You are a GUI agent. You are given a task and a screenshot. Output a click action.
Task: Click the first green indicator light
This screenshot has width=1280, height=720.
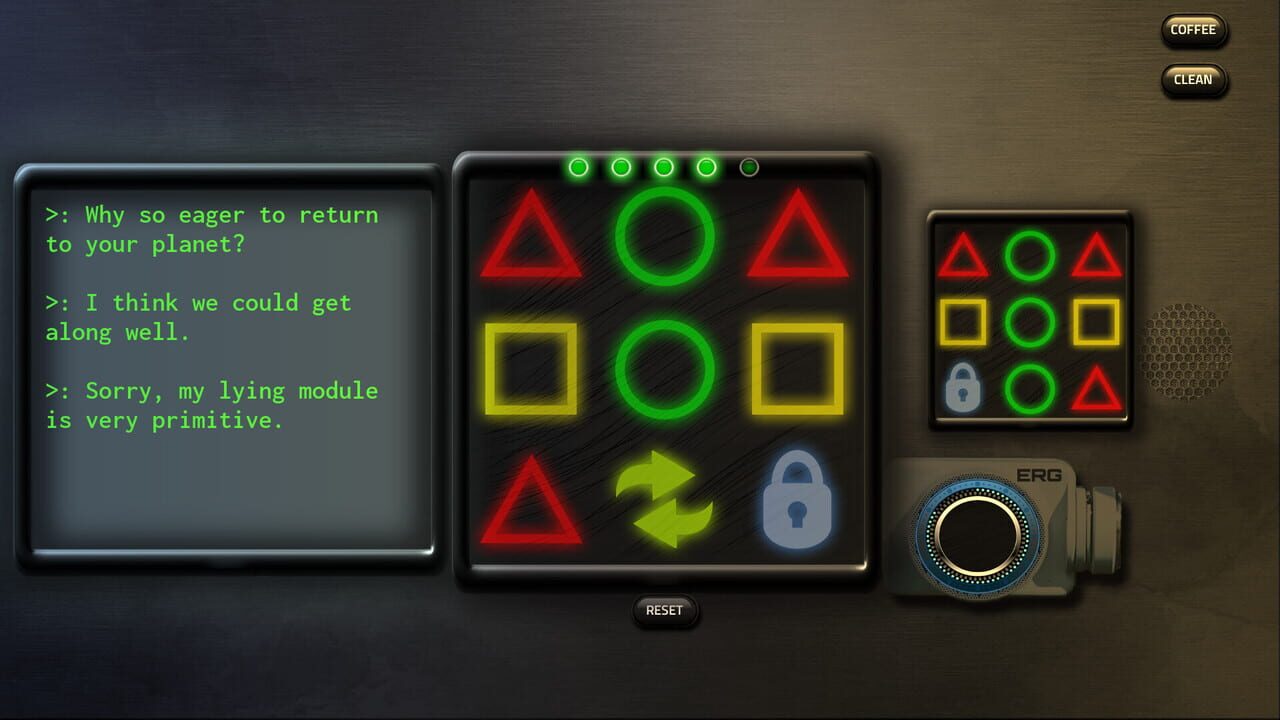[578, 166]
